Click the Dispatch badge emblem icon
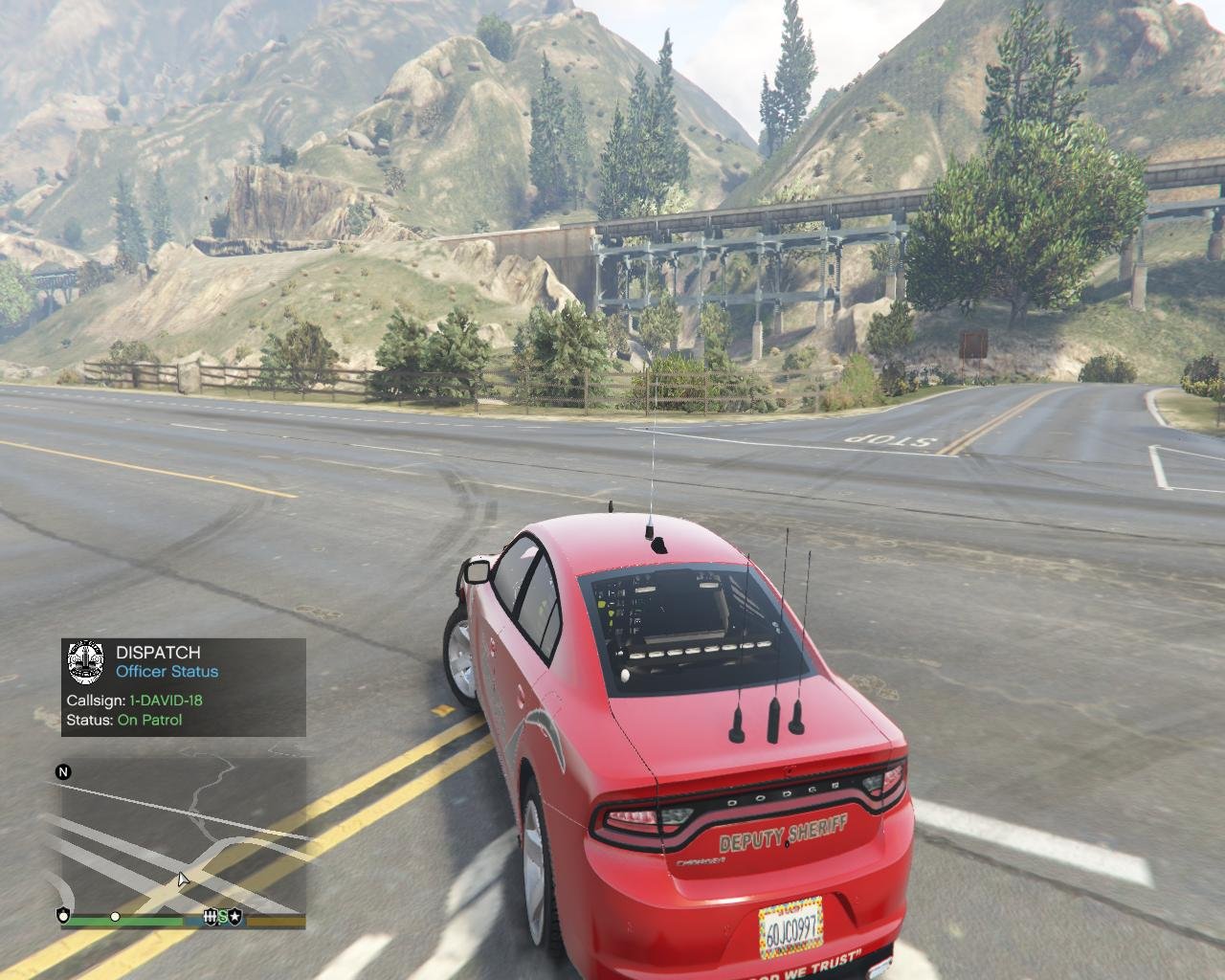Image resolution: width=1225 pixels, height=980 pixels. tap(86, 662)
